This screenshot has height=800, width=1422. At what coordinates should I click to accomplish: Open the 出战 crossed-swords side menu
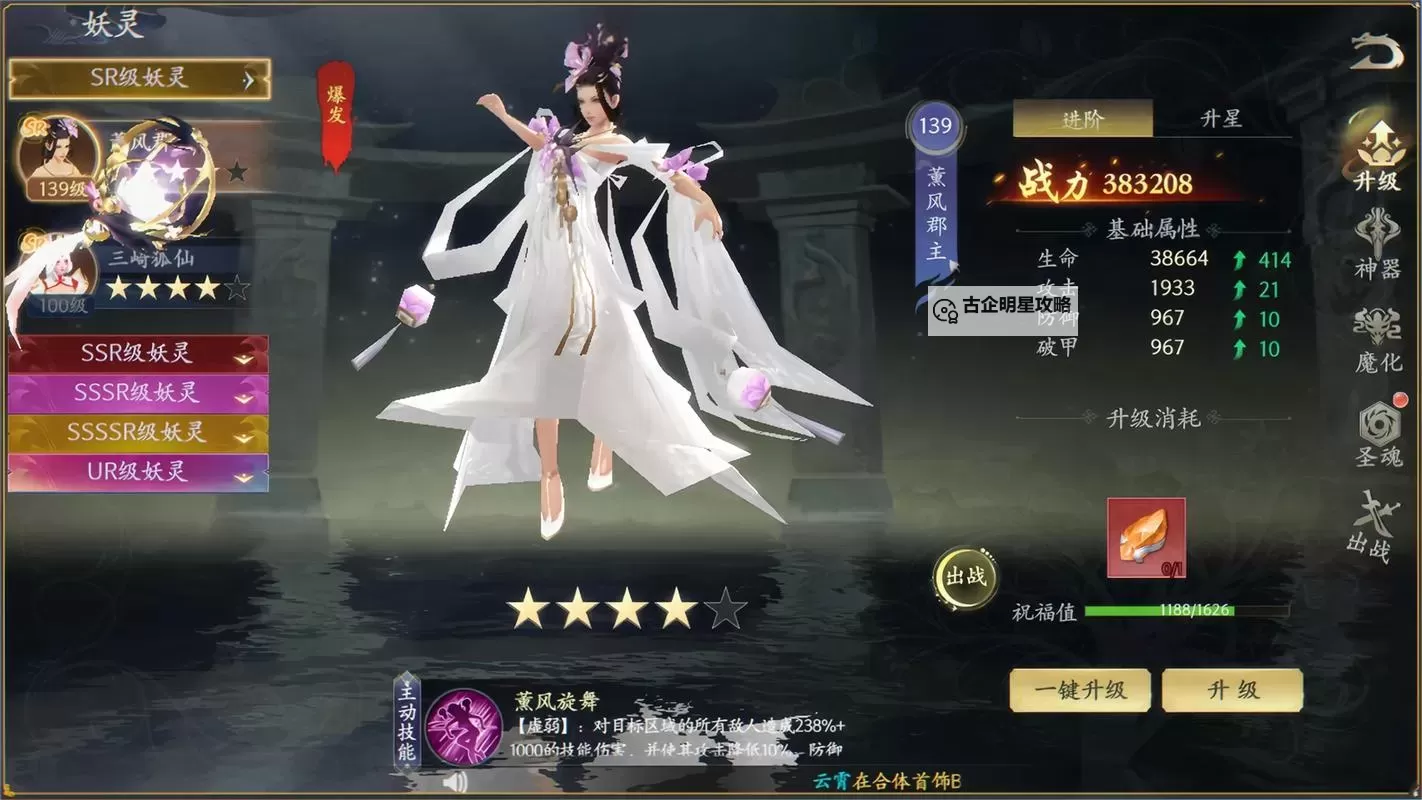coord(1370,526)
